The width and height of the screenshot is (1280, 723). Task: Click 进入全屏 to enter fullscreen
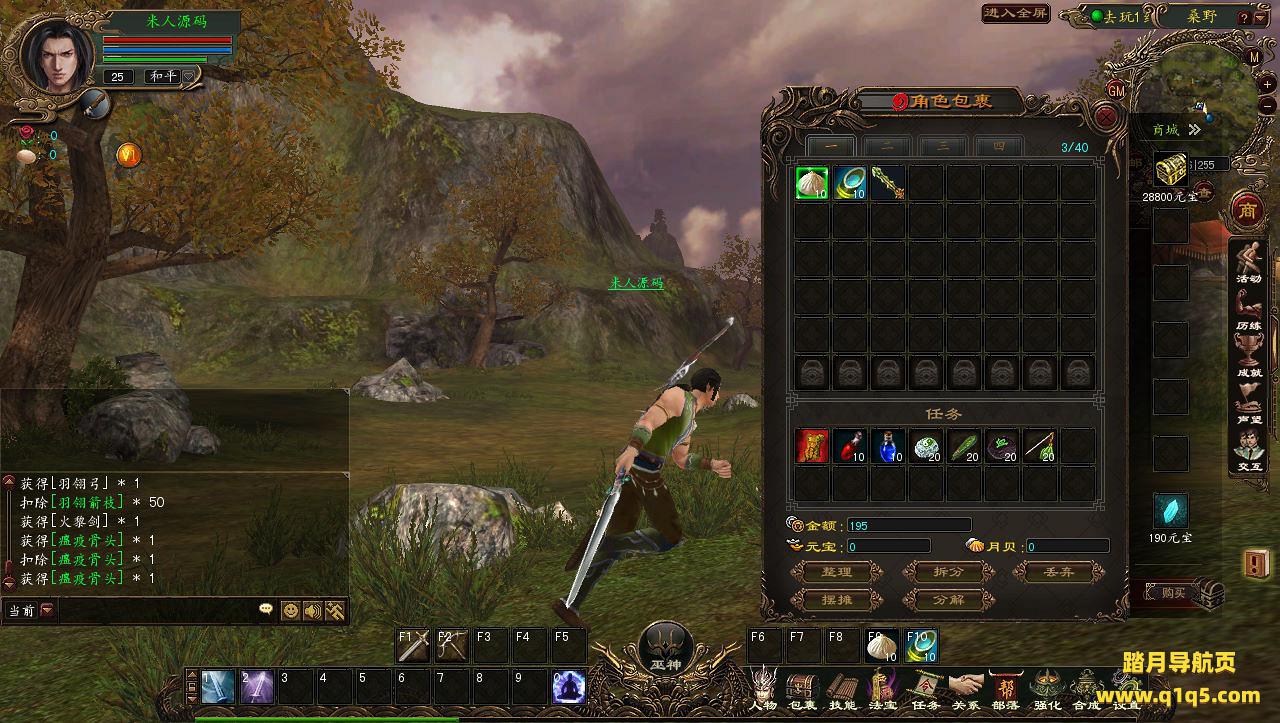point(1016,13)
